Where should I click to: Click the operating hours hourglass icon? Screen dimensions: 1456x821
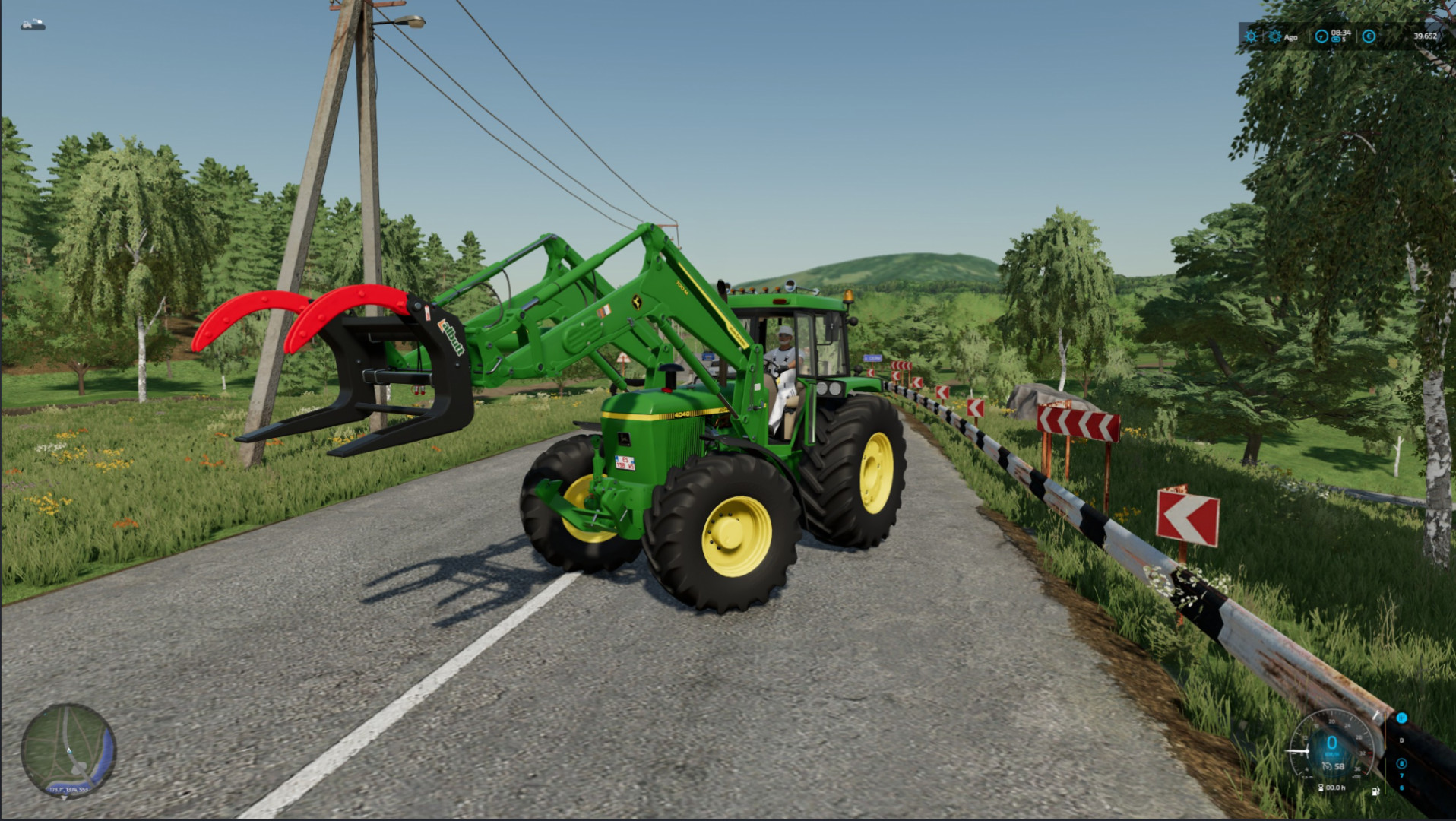(x=1321, y=788)
